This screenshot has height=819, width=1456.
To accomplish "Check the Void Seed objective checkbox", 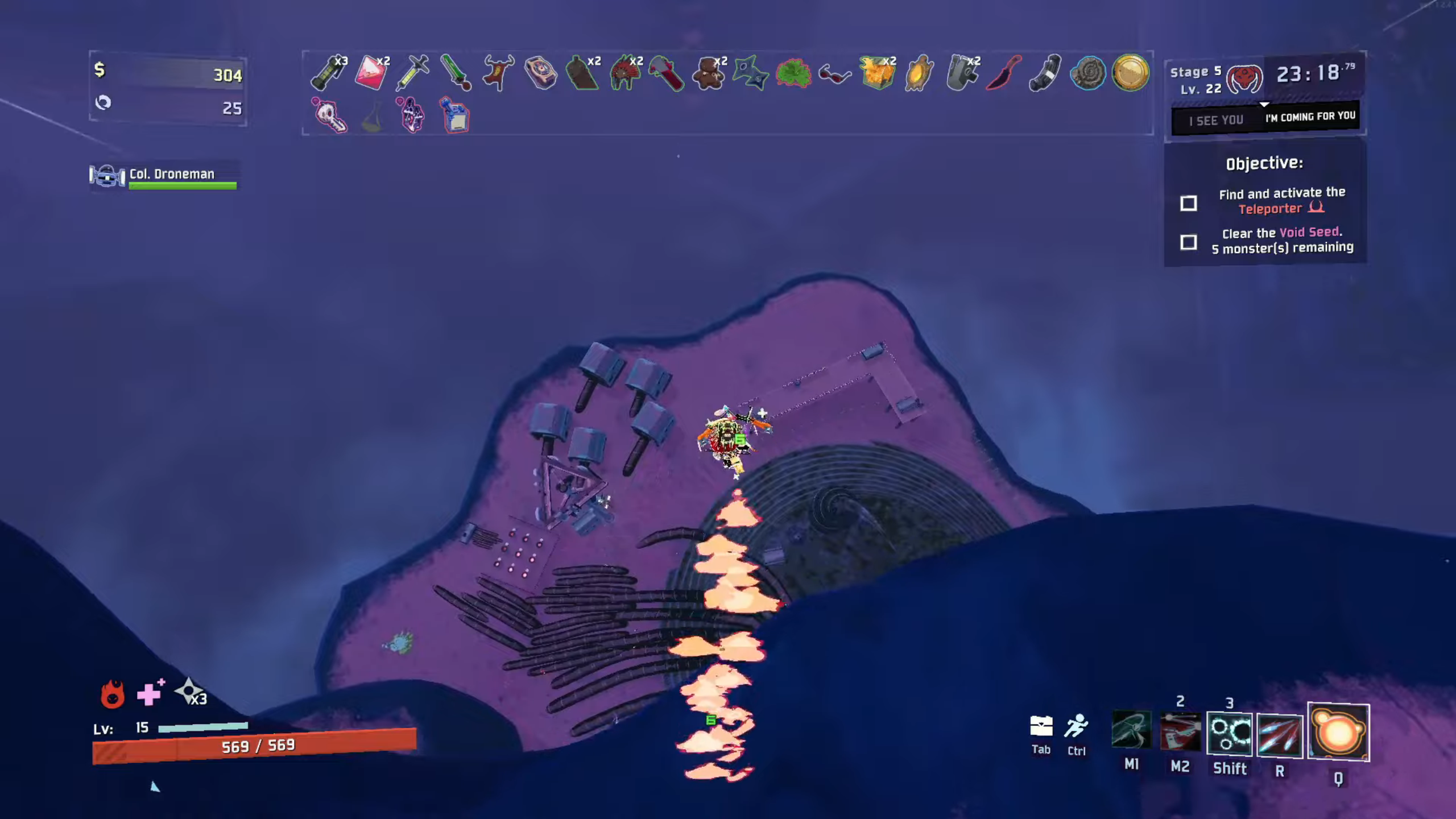I will (x=1189, y=243).
